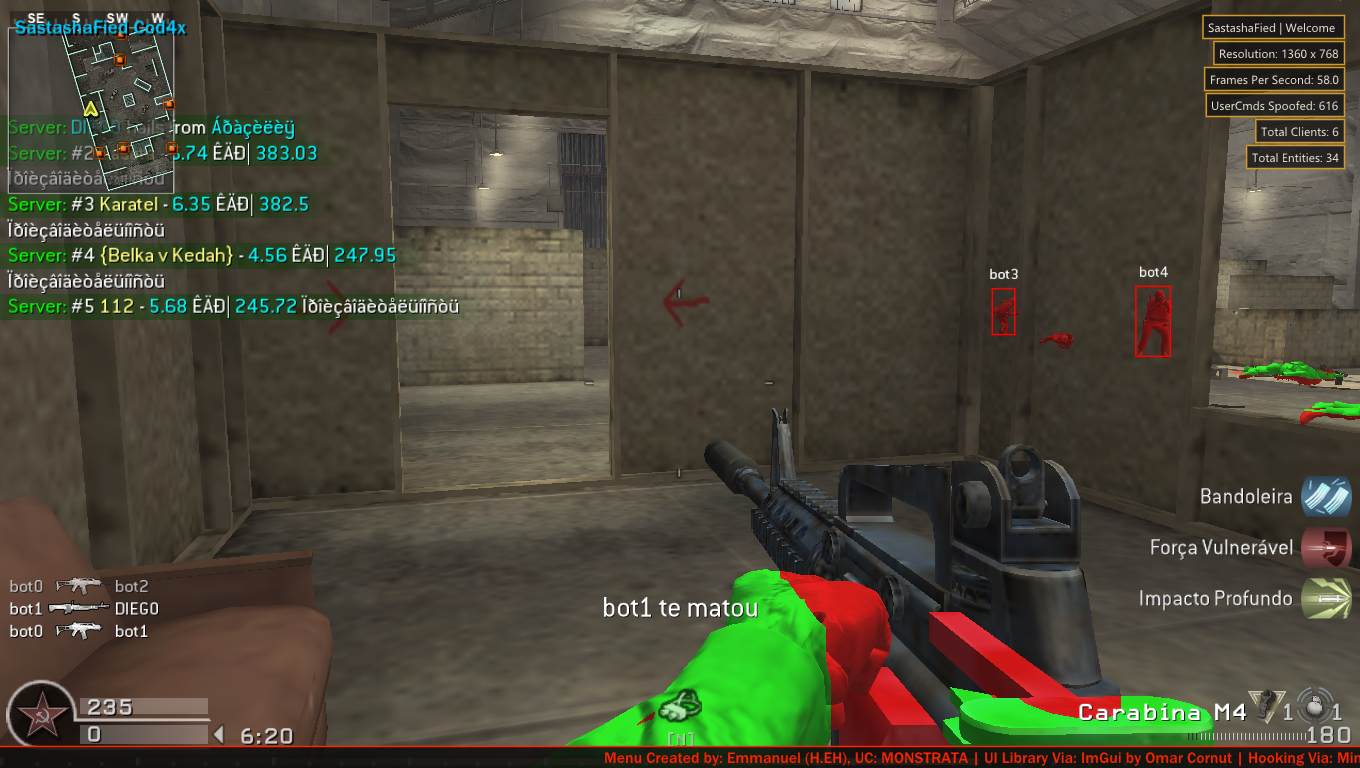Click the bot1 te matou kill message

pyautogui.click(x=681, y=607)
